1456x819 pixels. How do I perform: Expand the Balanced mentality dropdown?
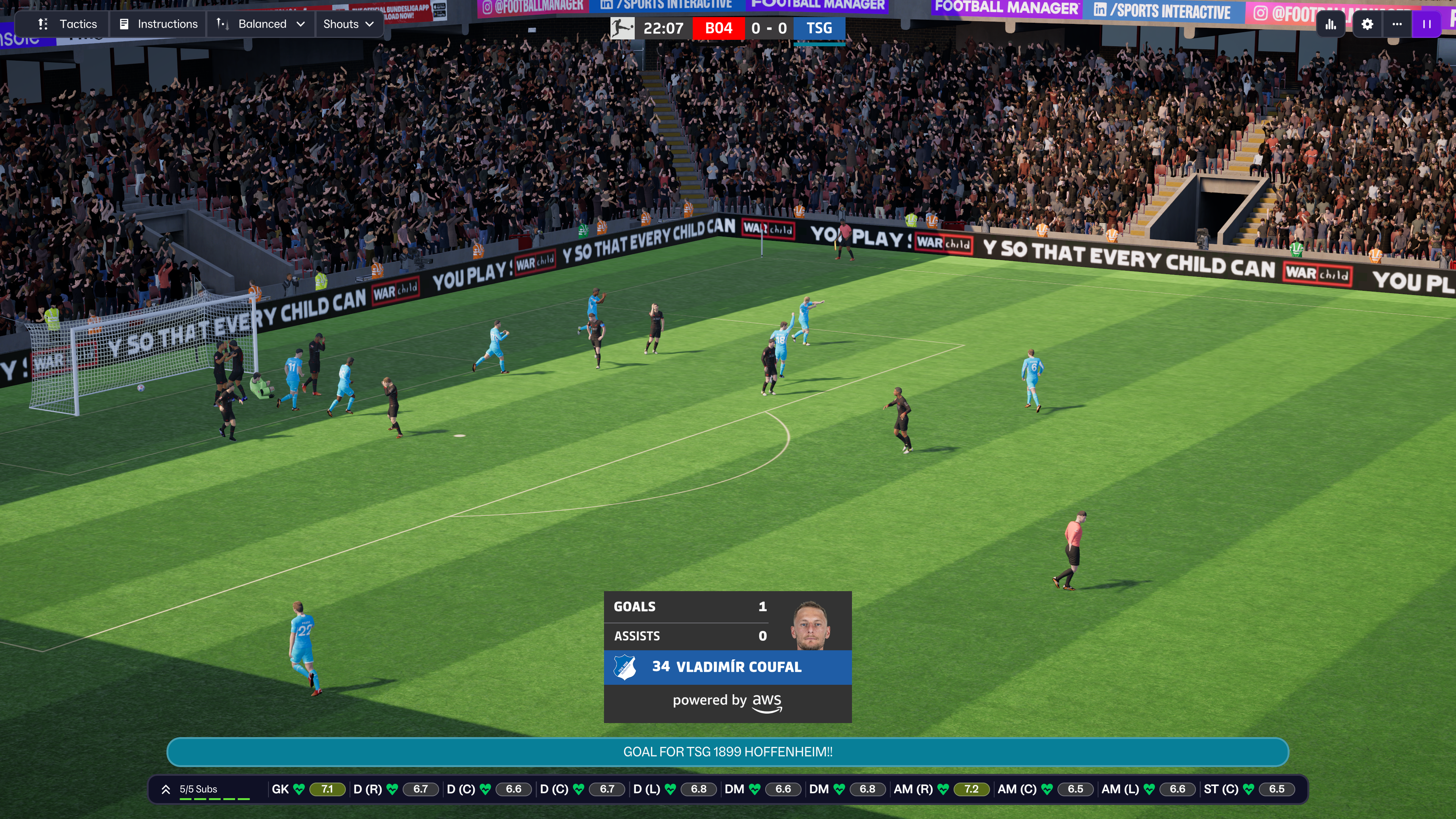(x=261, y=24)
